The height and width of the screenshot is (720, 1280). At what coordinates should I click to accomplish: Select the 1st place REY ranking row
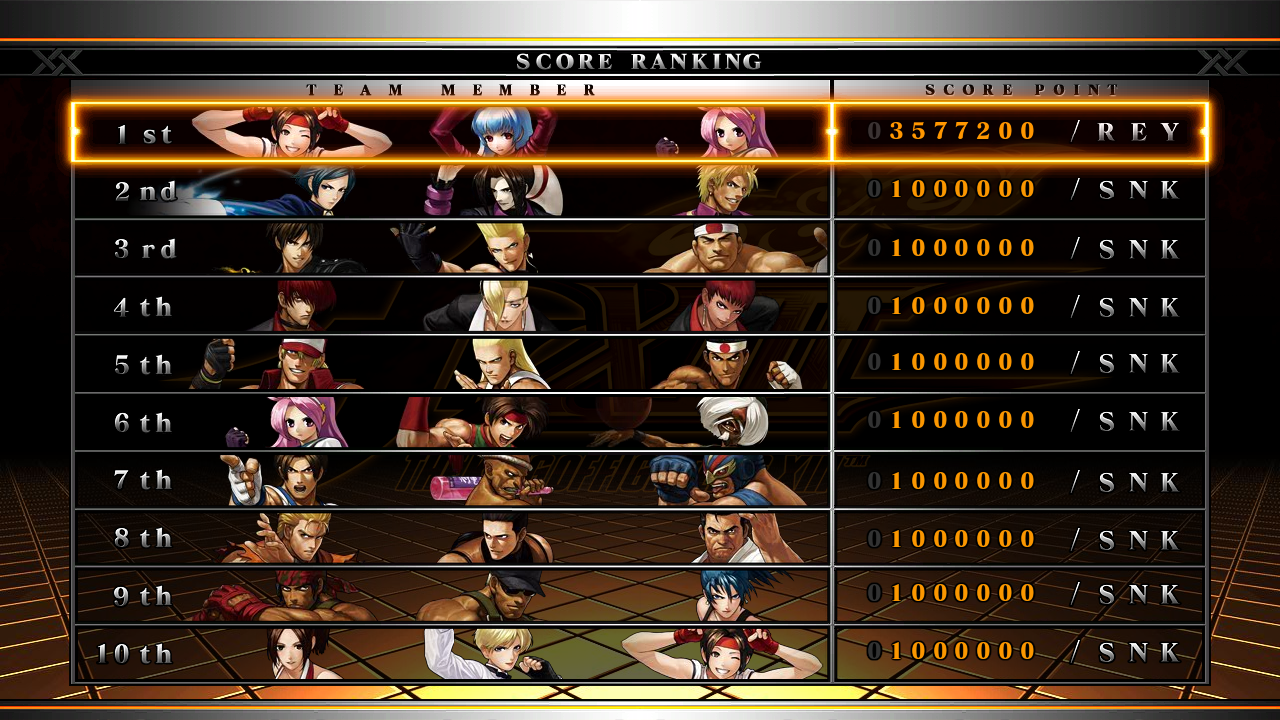coord(640,132)
